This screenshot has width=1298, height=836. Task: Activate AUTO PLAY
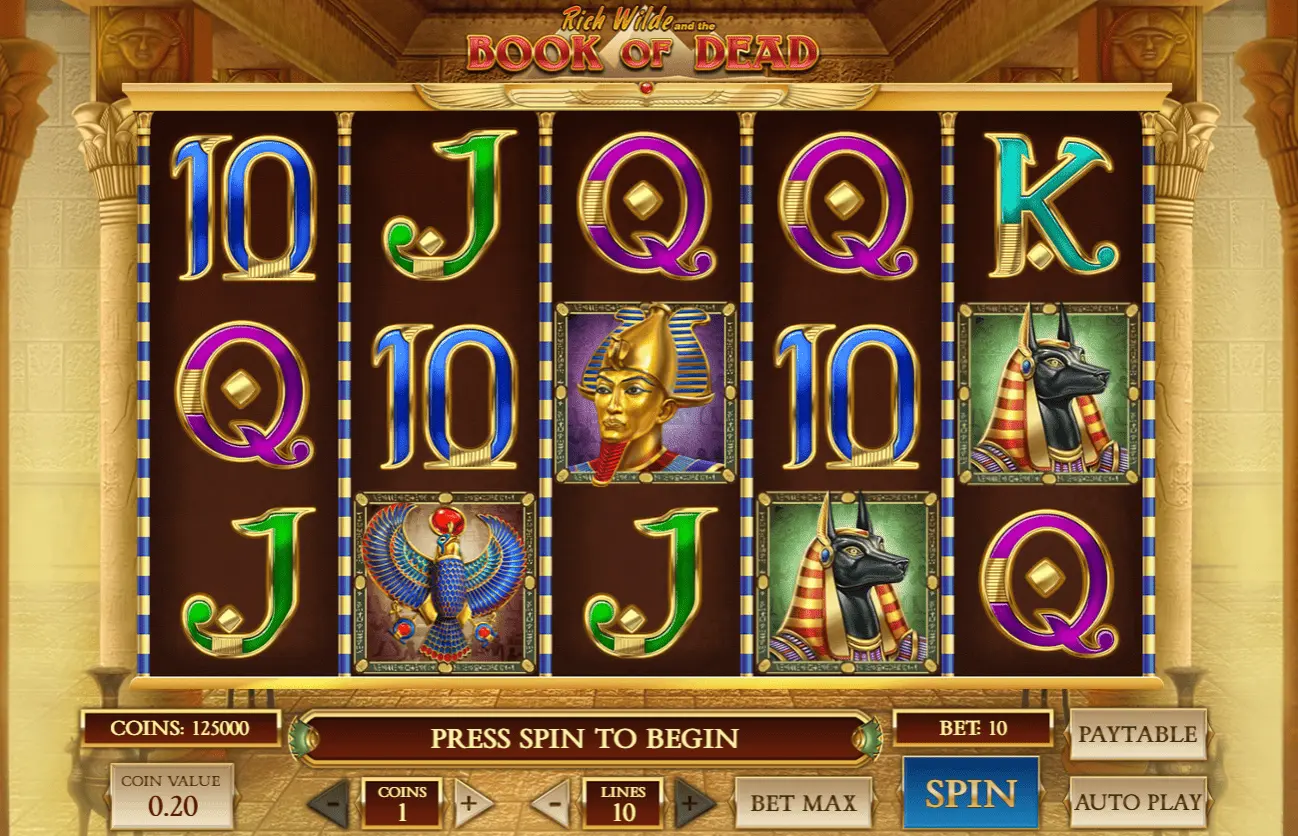point(1137,802)
